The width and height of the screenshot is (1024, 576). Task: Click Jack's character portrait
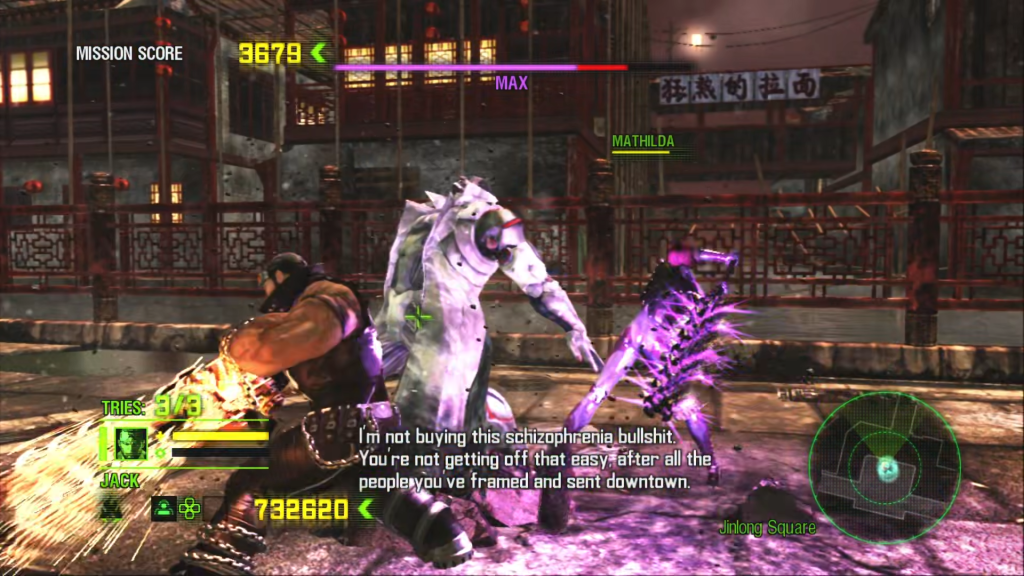pyautogui.click(x=129, y=443)
